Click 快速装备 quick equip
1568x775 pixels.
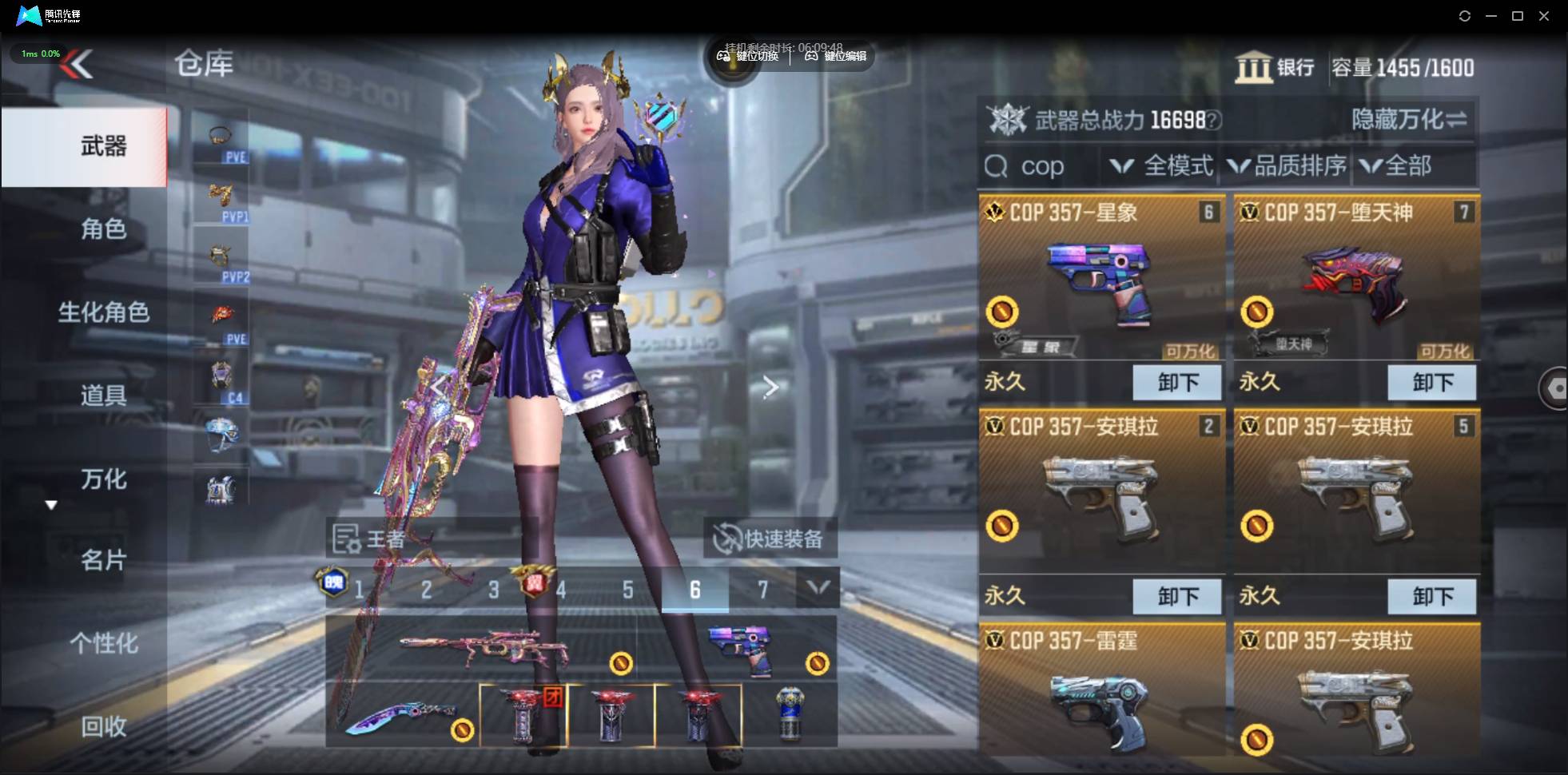point(770,539)
